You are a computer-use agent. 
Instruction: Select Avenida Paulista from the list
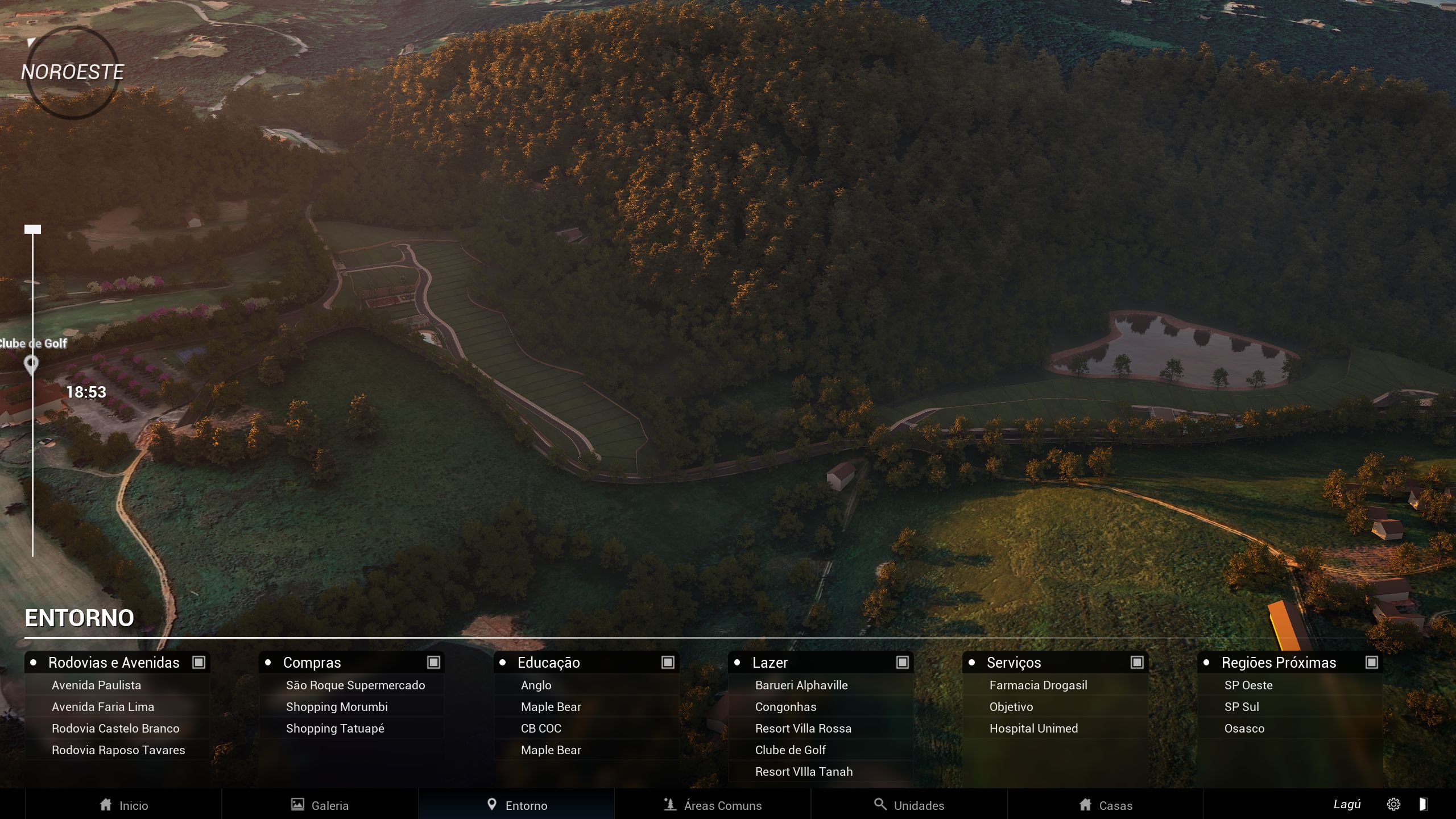coord(96,685)
